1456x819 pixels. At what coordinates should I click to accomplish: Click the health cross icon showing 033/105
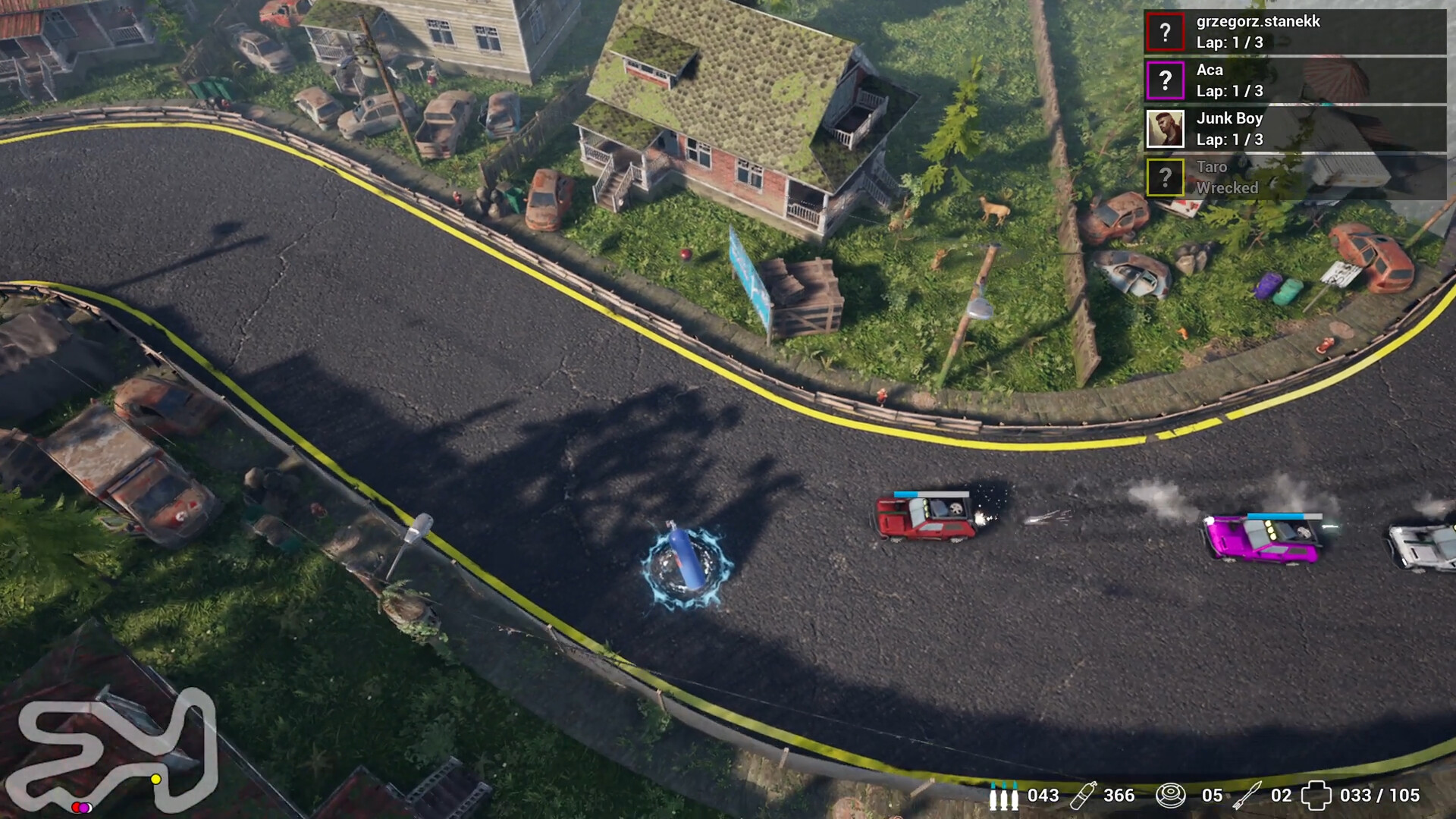[1317, 796]
